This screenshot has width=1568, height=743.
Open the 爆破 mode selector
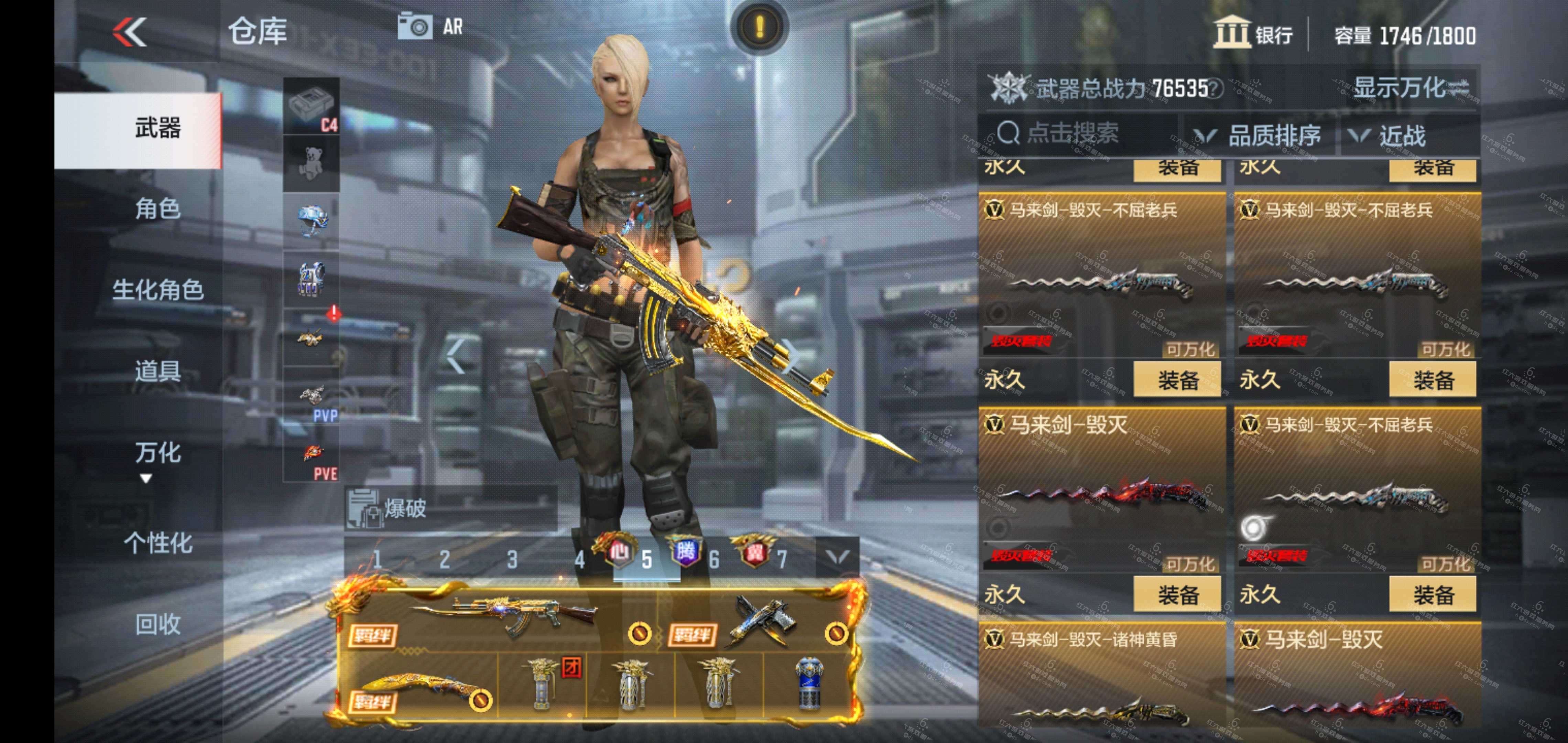coord(450,508)
